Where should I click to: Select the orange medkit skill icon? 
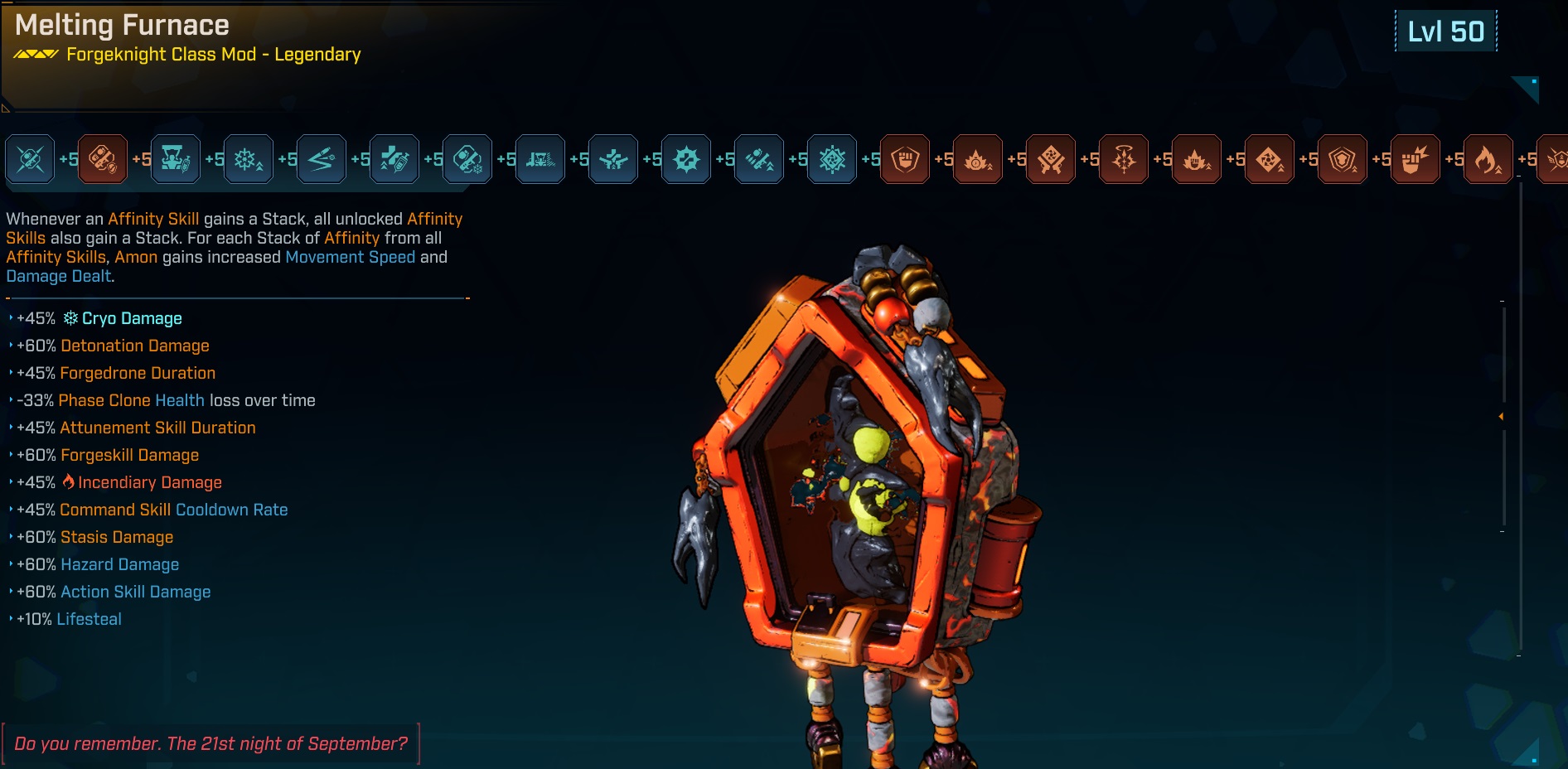(x=103, y=159)
